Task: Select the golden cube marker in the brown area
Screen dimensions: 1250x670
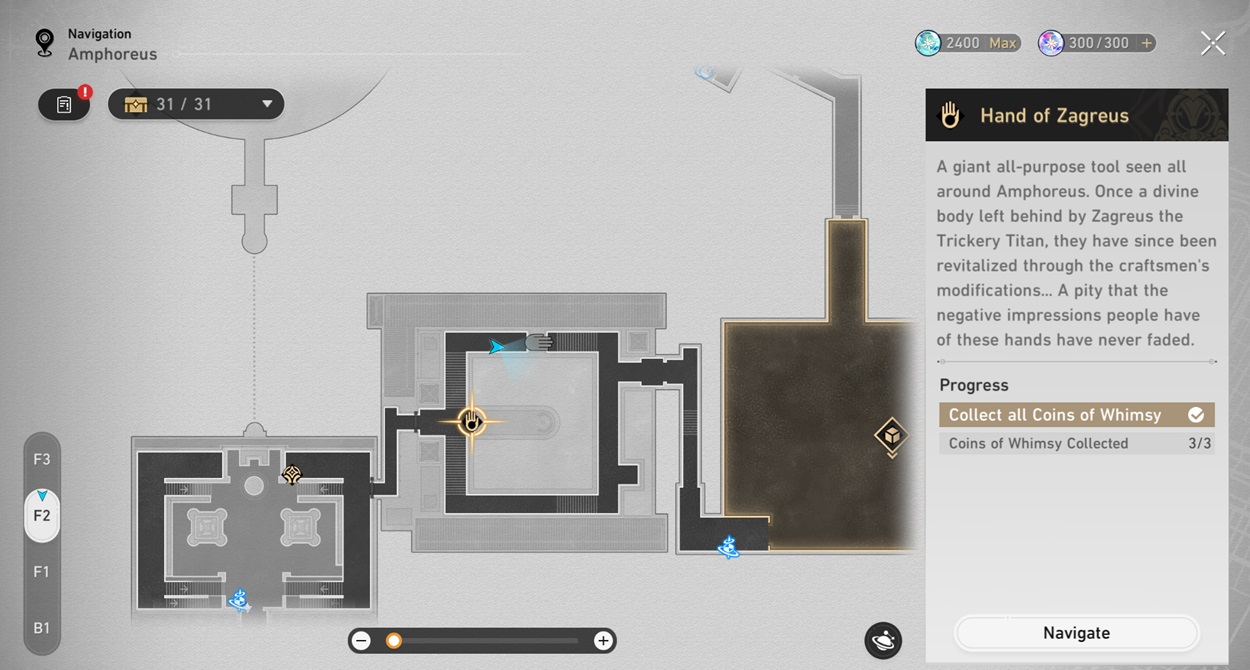Action: click(x=890, y=437)
